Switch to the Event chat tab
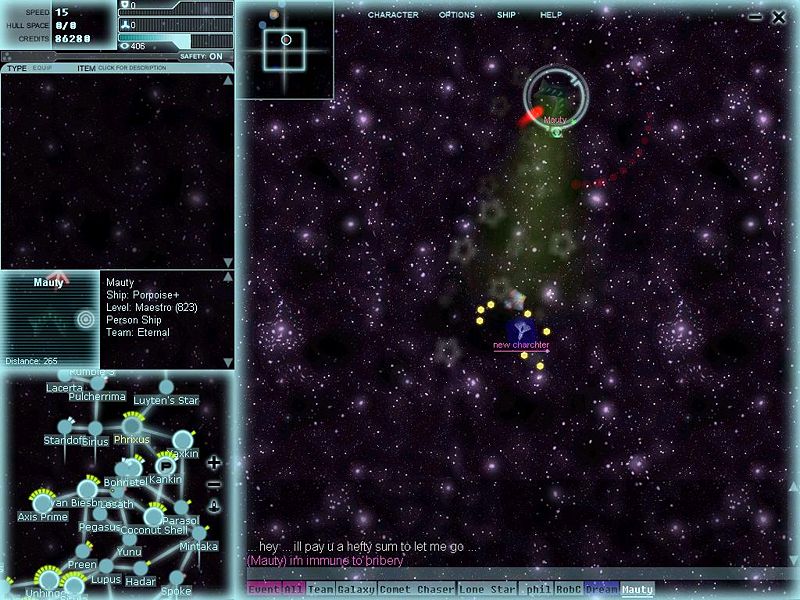Viewport: 800px width, 600px height. point(264,590)
